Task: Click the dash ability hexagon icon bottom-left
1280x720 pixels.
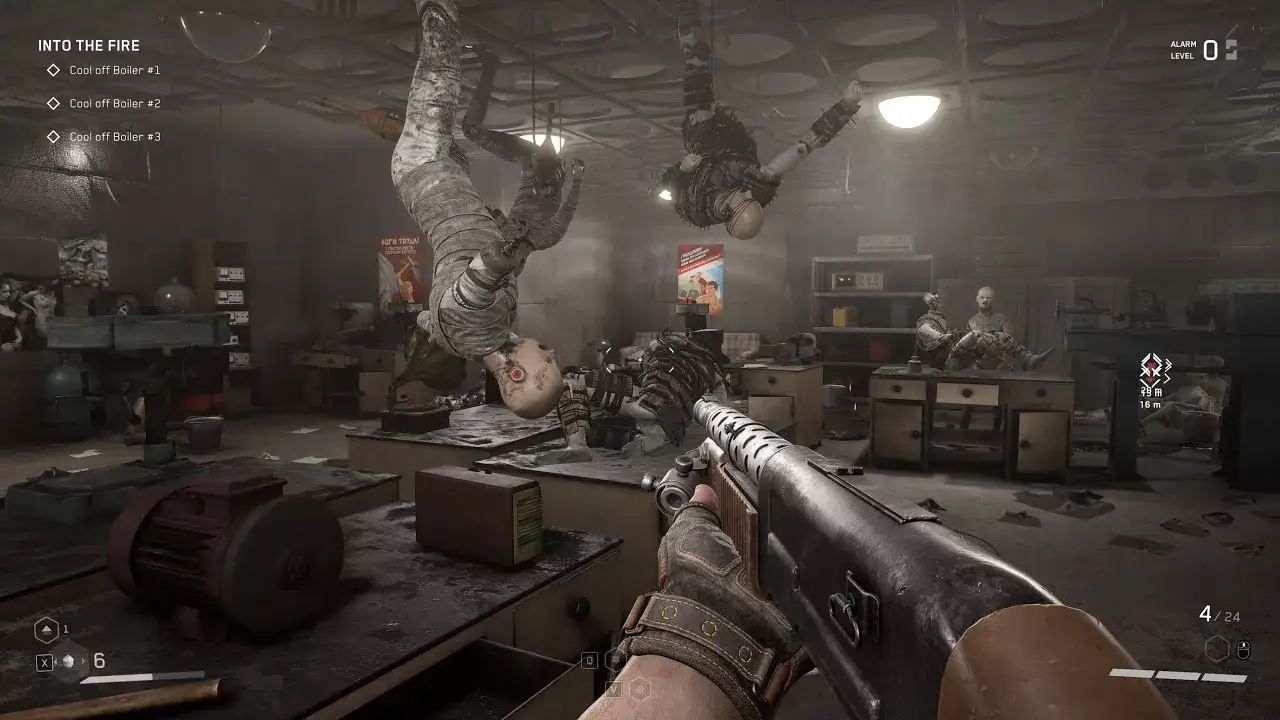Action: click(x=47, y=630)
